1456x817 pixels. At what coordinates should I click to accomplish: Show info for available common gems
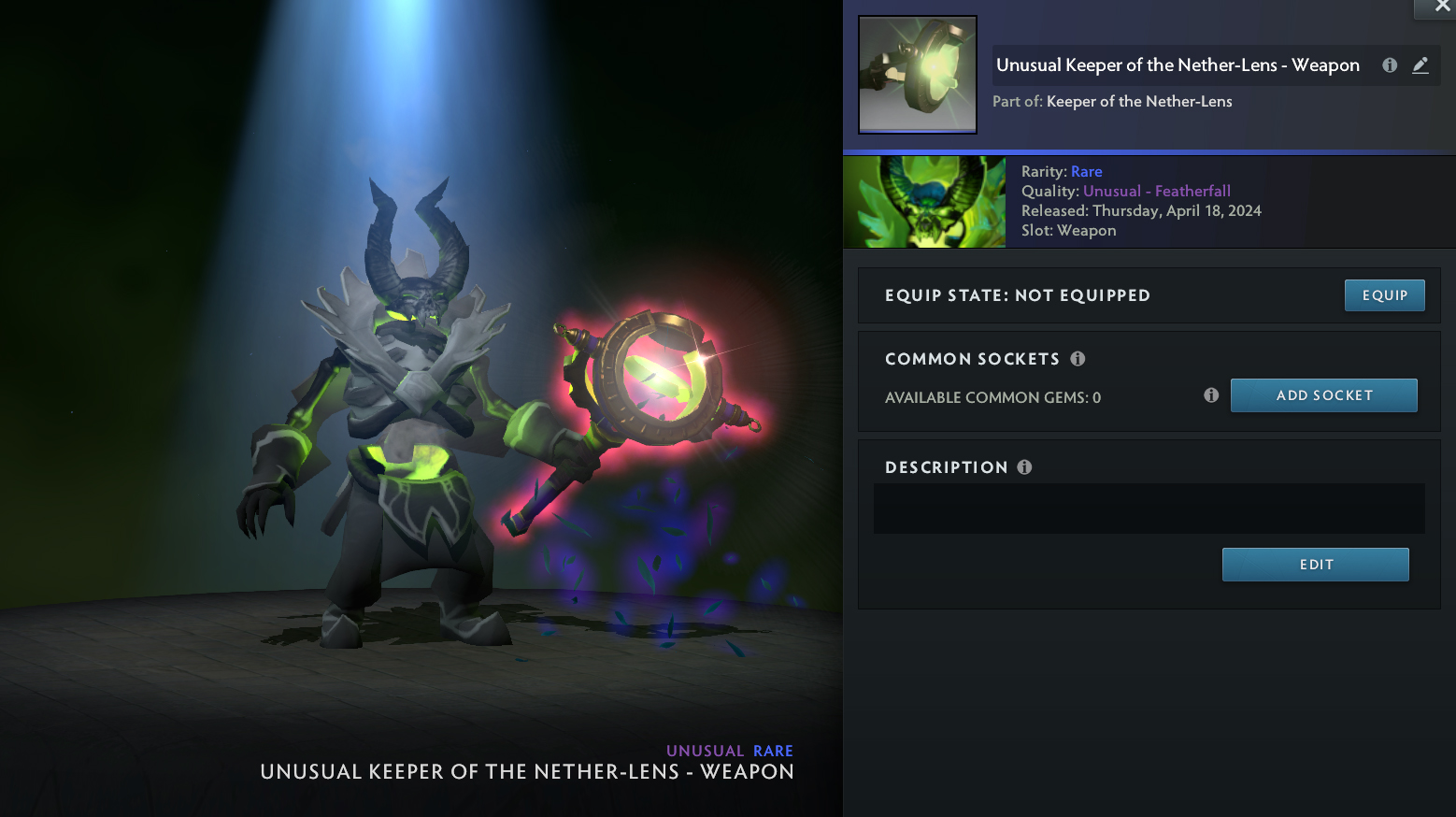click(x=1211, y=395)
